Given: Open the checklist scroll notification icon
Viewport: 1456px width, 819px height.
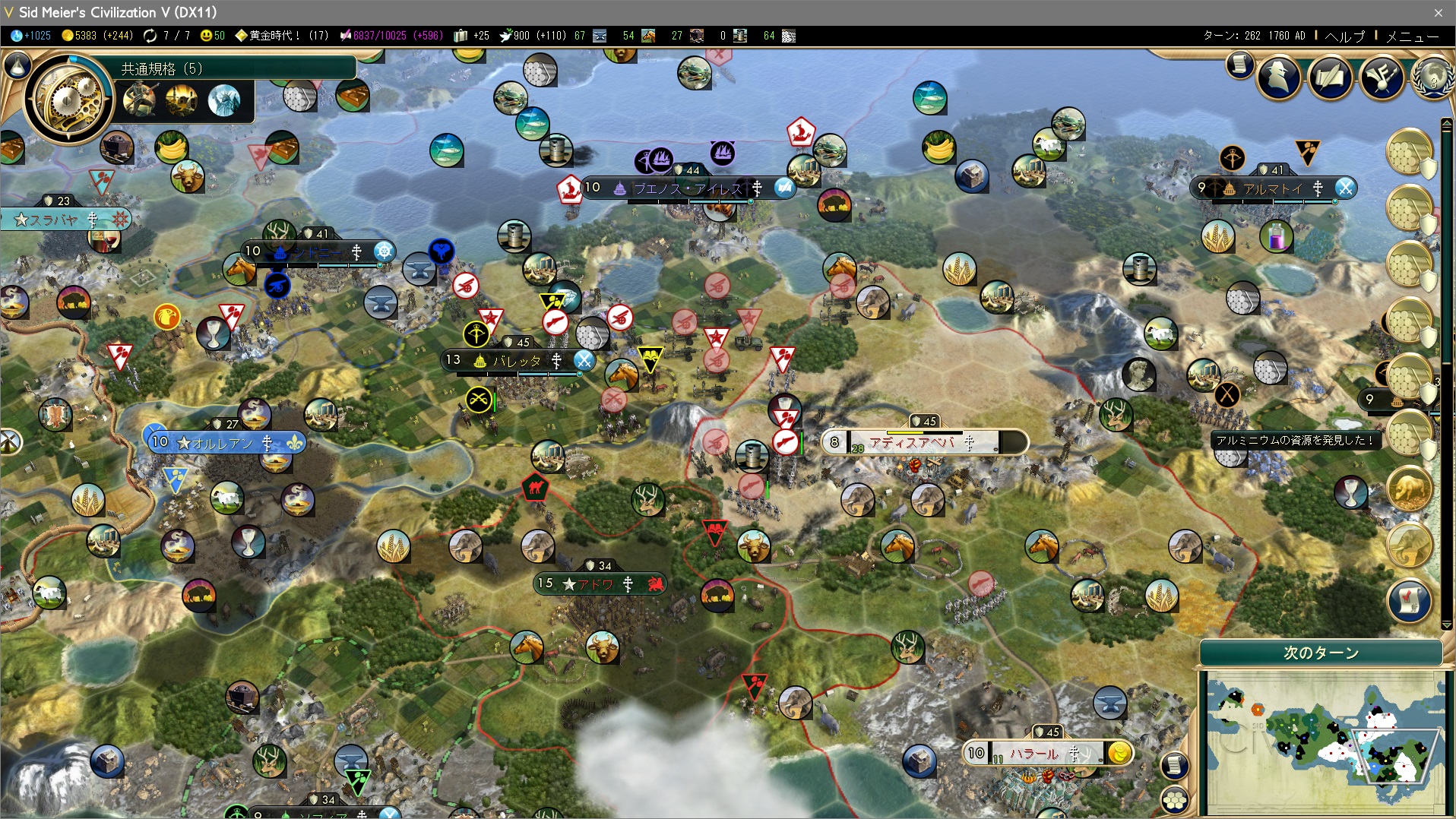Looking at the screenshot, I should (1409, 599).
